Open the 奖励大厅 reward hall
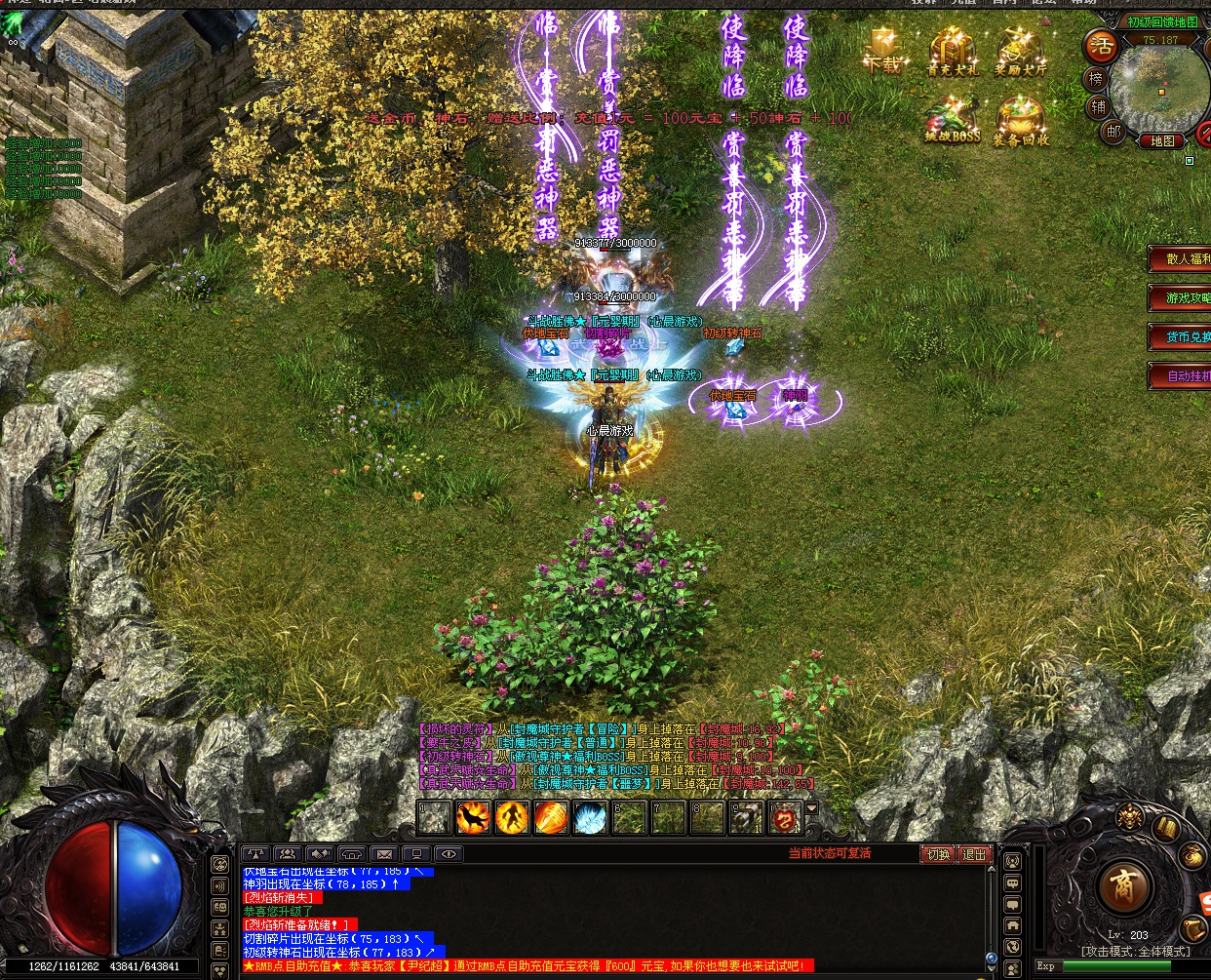The height and width of the screenshot is (980, 1211). (x=1020, y=51)
